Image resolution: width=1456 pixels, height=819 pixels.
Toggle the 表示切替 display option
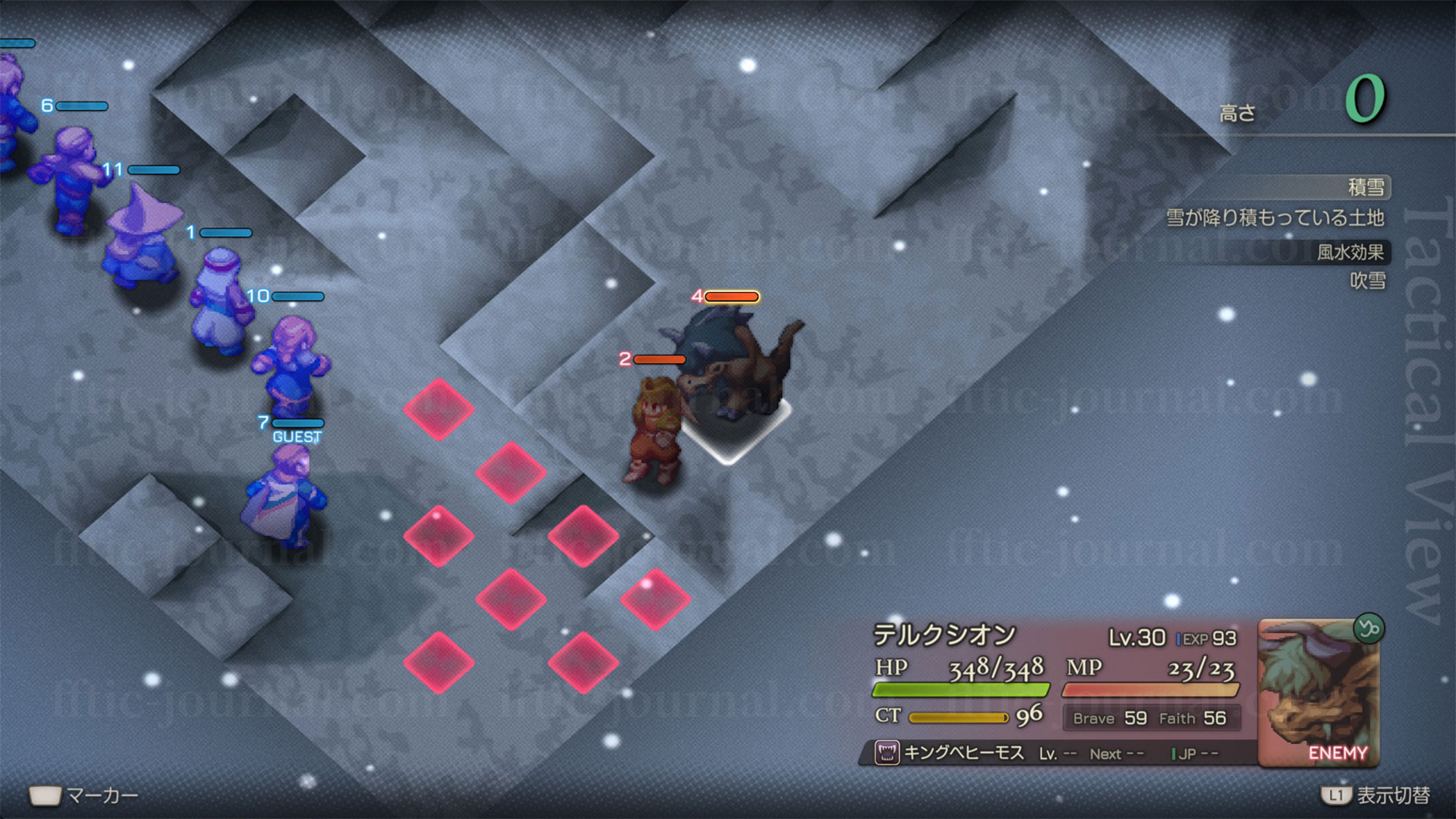1393,795
